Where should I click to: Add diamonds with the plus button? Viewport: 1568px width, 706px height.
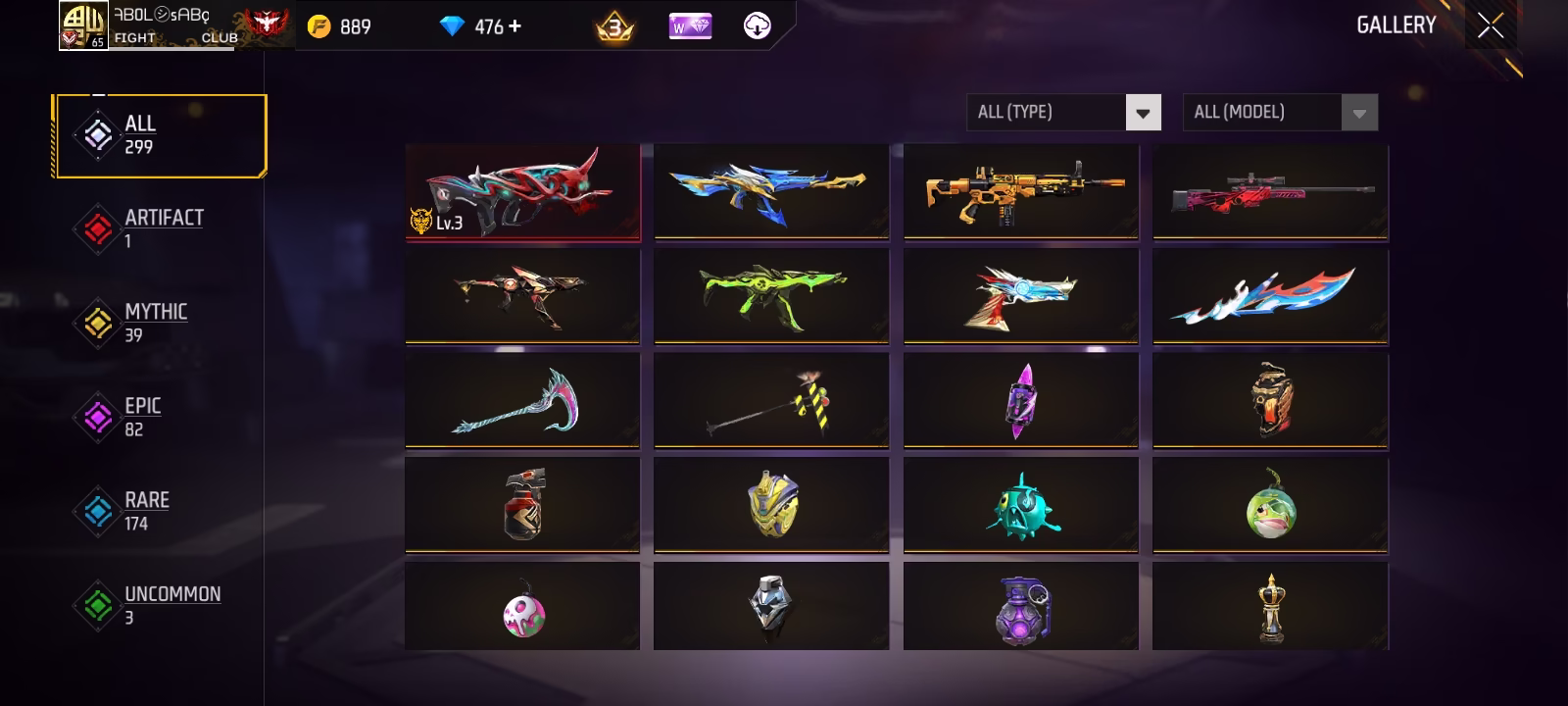(515, 26)
